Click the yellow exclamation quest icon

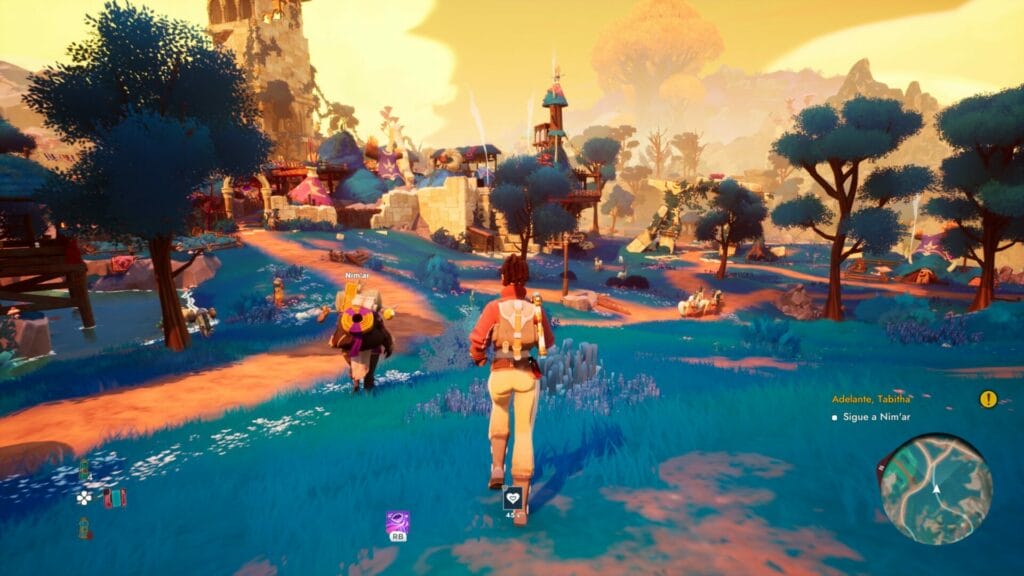pyautogui.click(x=988, y=399)
